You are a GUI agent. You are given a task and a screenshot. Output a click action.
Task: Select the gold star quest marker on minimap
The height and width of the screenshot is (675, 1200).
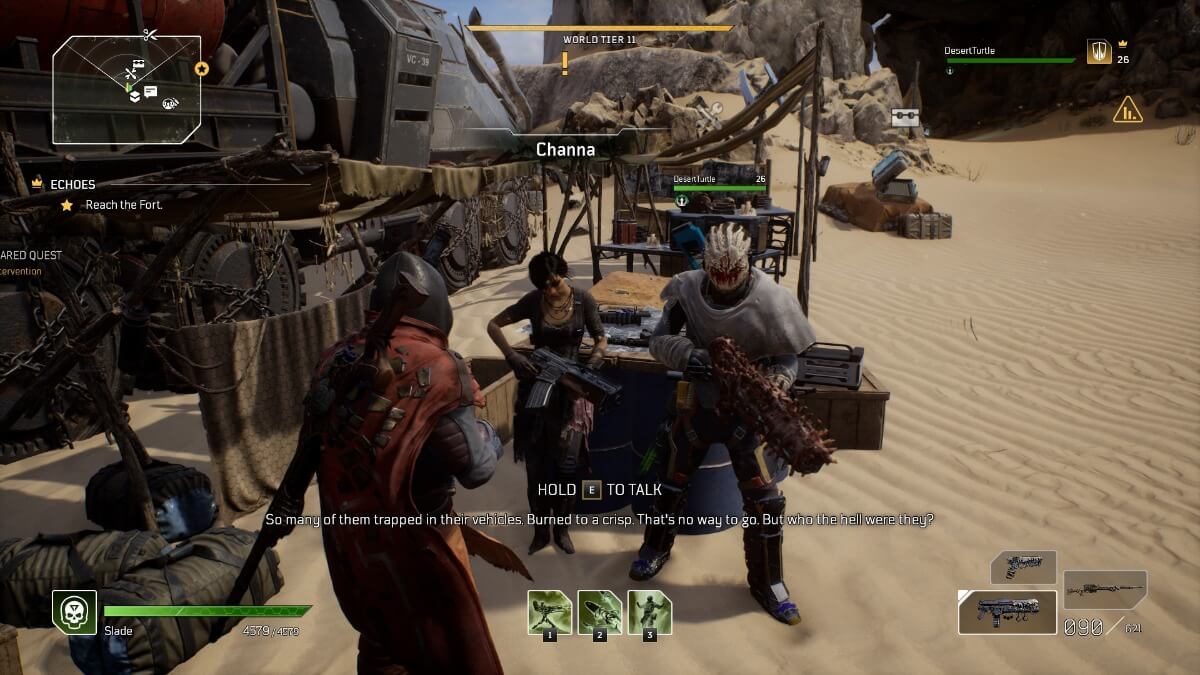202,69
